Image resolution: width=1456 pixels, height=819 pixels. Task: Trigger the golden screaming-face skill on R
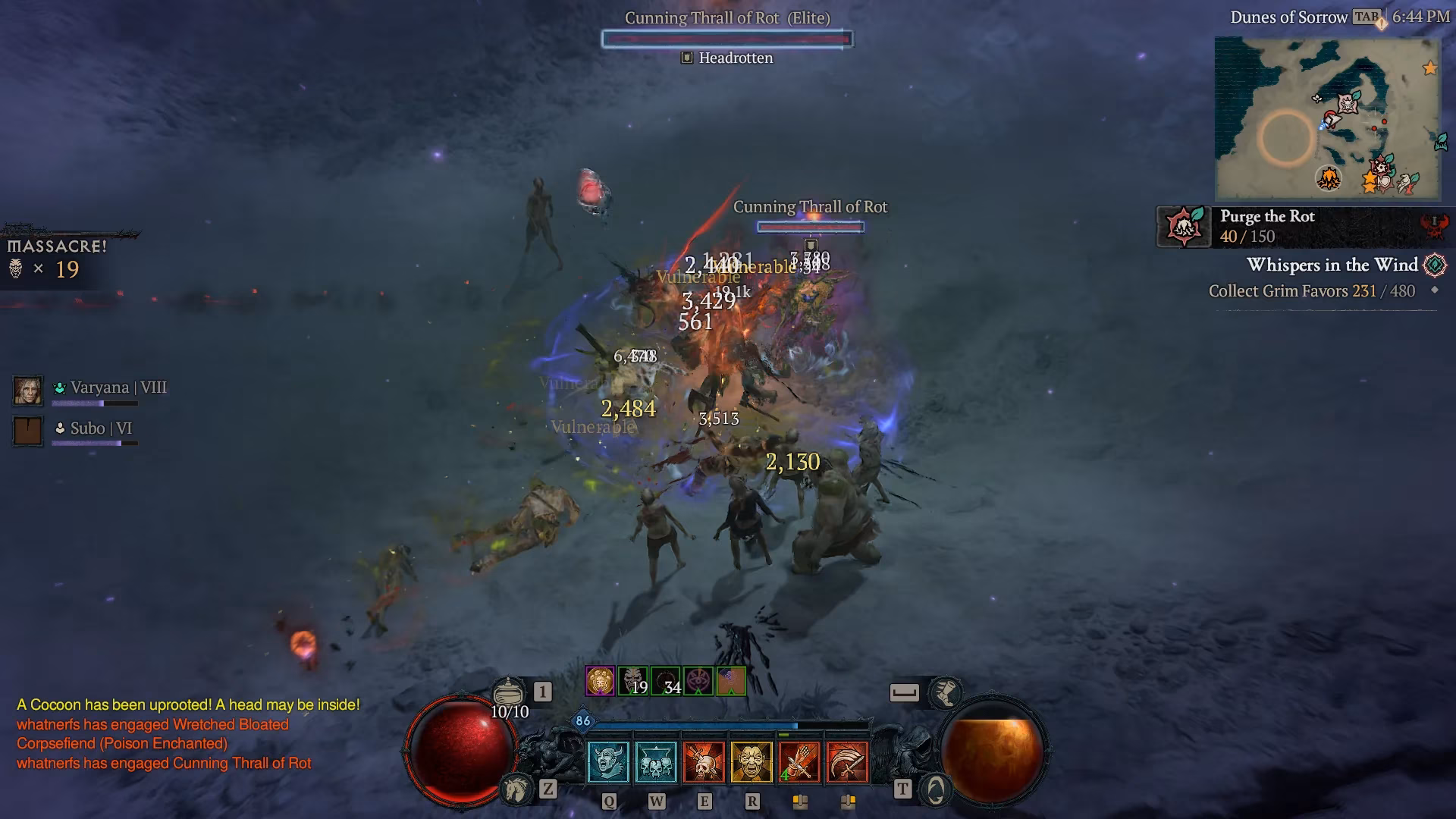pyautogui.click(x=752, y=761)
